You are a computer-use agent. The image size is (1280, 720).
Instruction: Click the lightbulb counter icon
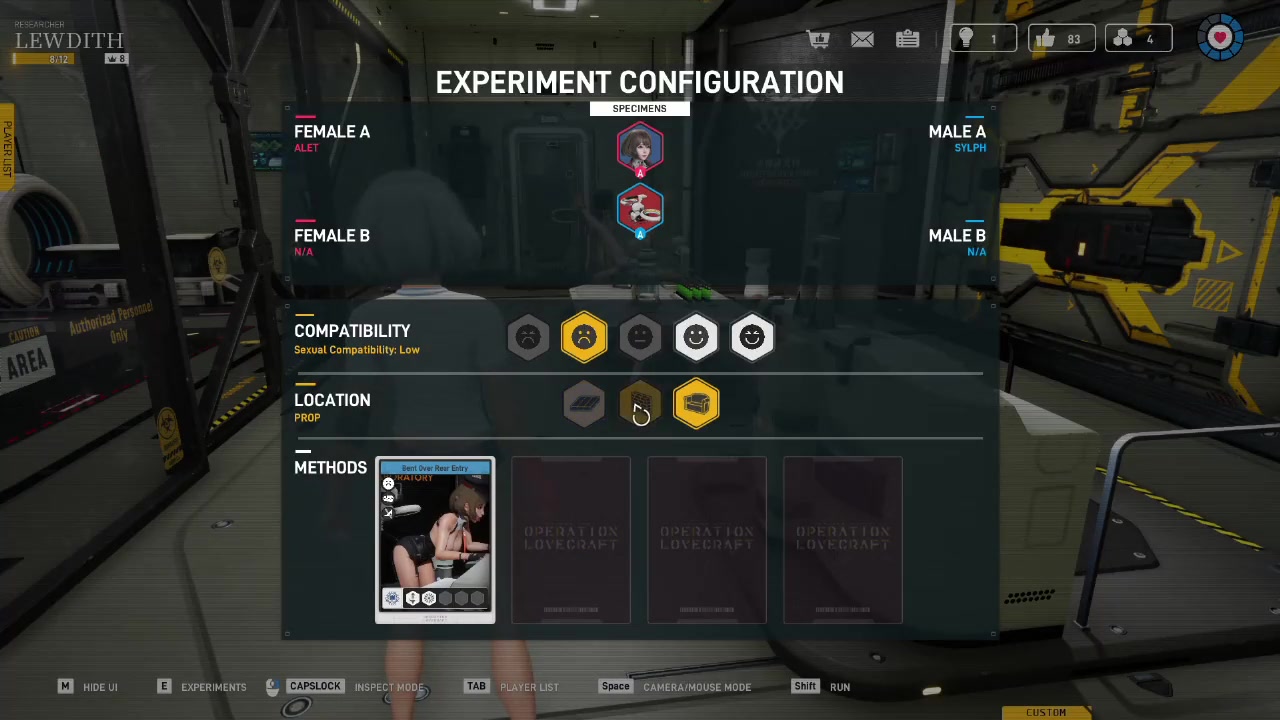pos(967,39)
